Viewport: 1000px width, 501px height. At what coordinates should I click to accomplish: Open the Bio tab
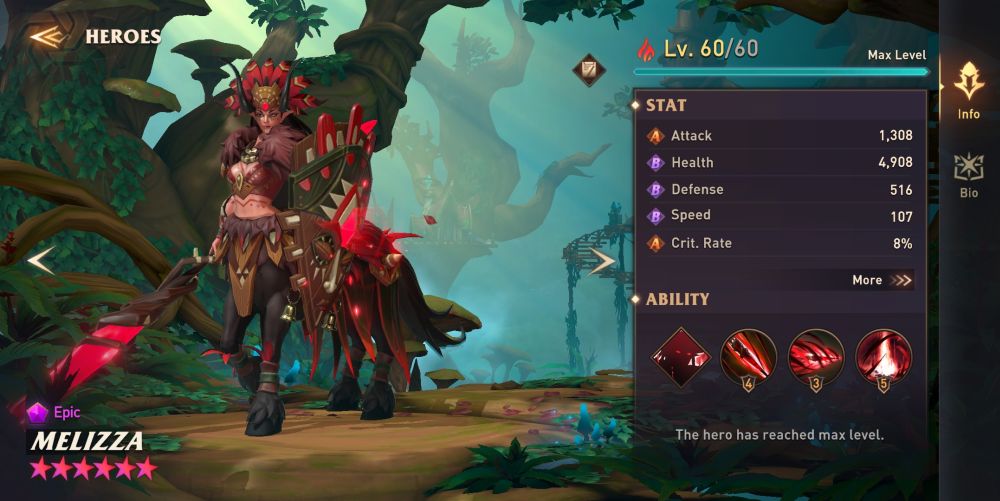click(968, 175)
